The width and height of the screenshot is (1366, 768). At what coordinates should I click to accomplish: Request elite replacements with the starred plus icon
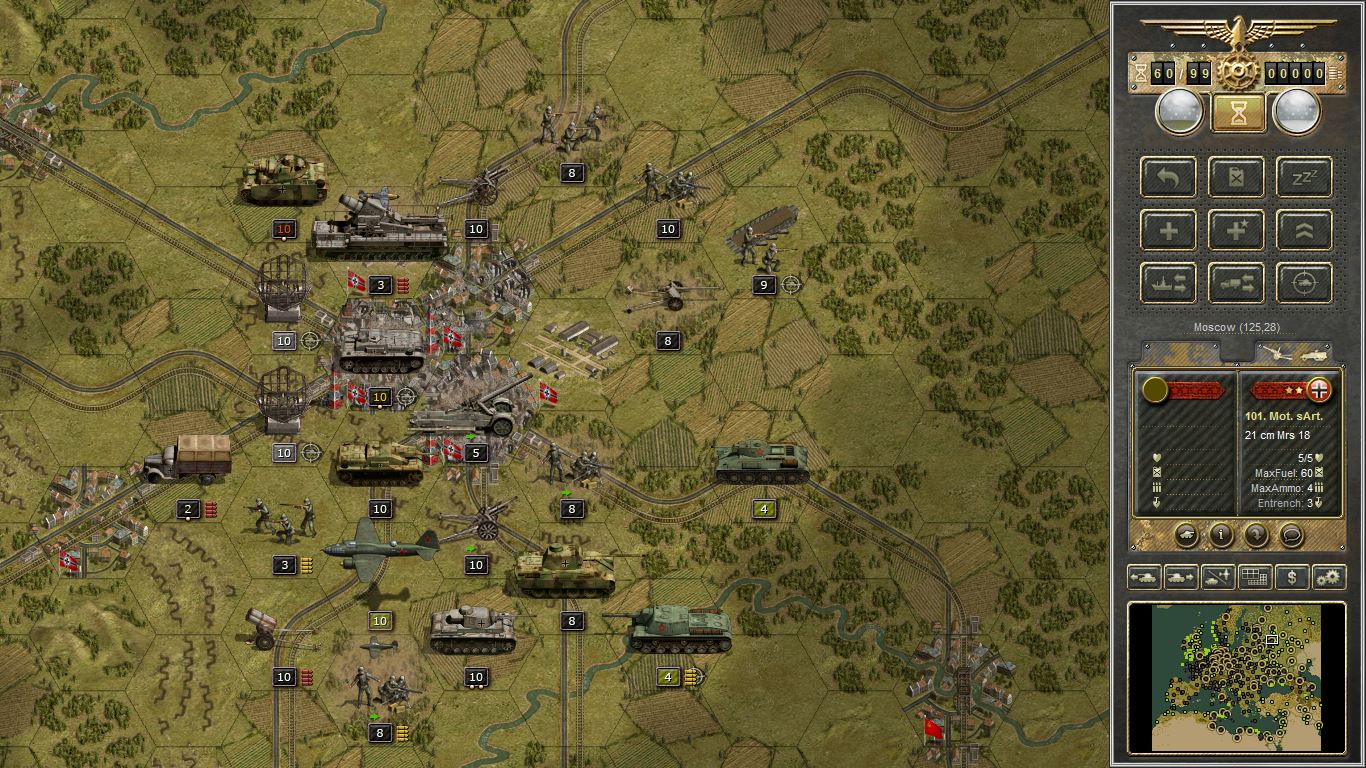pyautogui.click(x=1236, y=230)
